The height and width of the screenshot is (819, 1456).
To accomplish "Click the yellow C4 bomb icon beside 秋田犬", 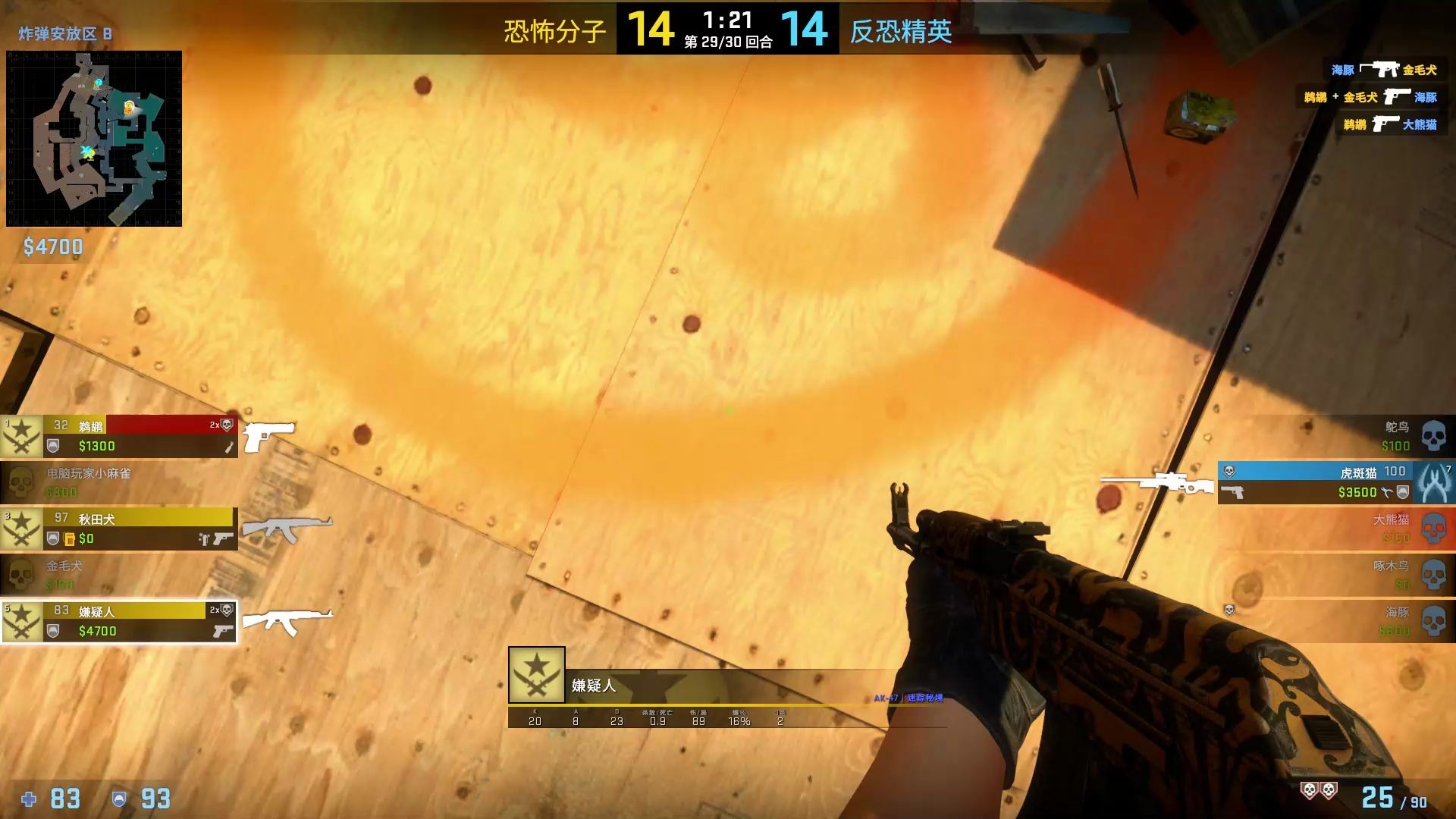I will point(69,539).
